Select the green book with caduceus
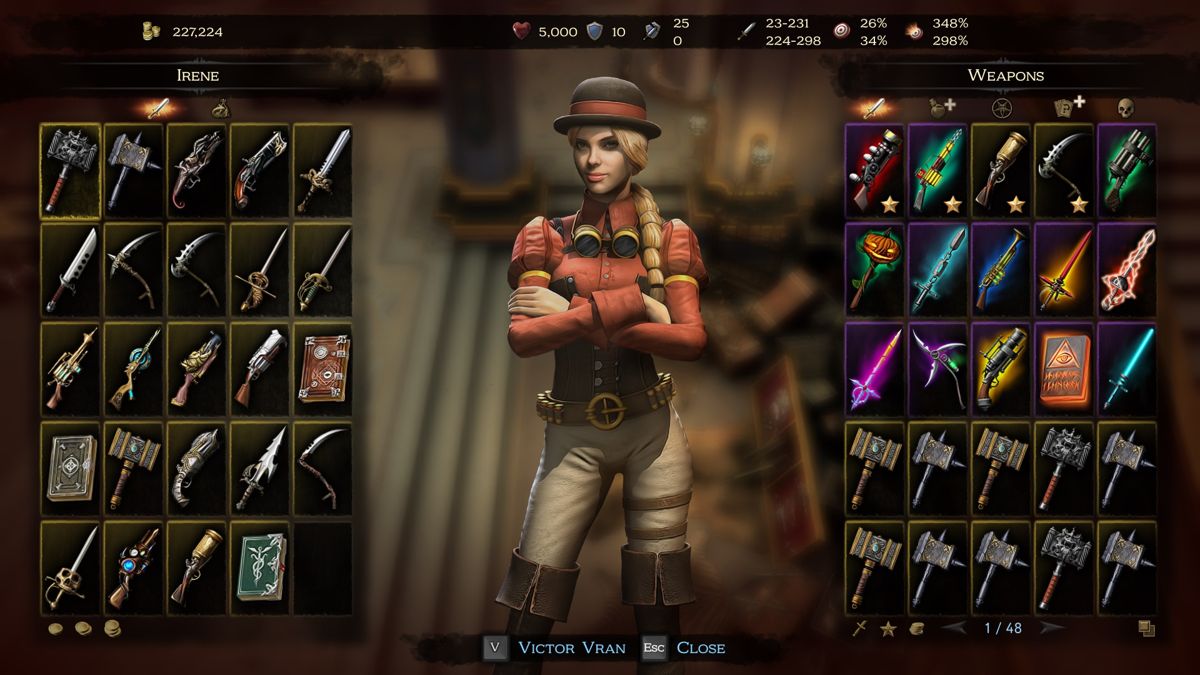The height and width of the screenshot is (675, 1200). [x=260, y=567]
